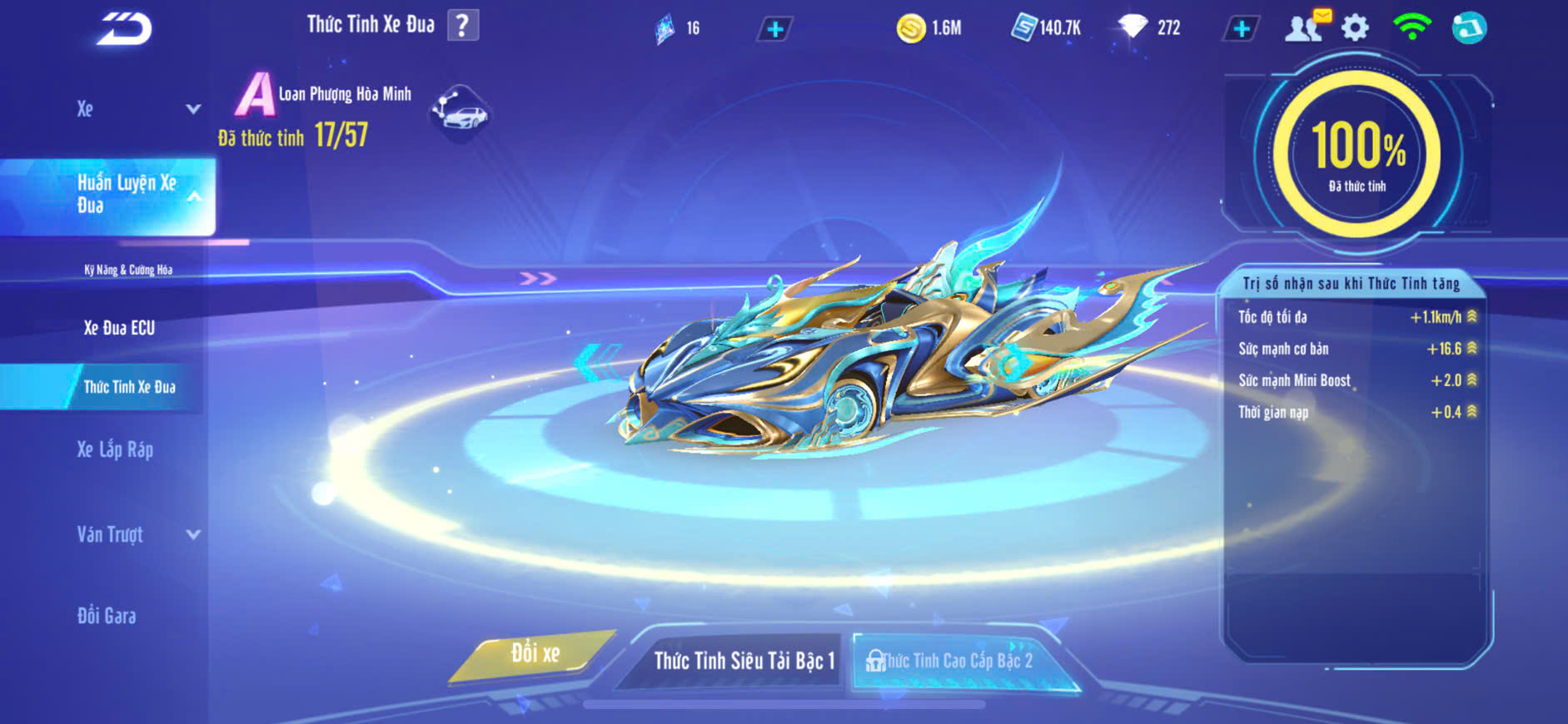Select locked Thức Tỉnh Cao Cấp Bậc 2 tab
This screenshot has height=724, width=1568.
[956, 661]
